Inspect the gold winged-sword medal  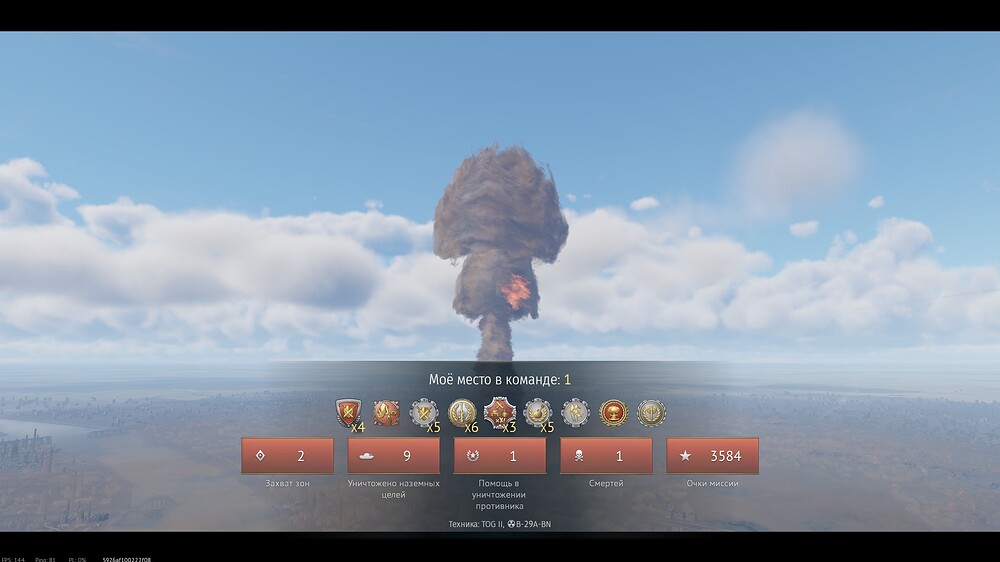462,412
